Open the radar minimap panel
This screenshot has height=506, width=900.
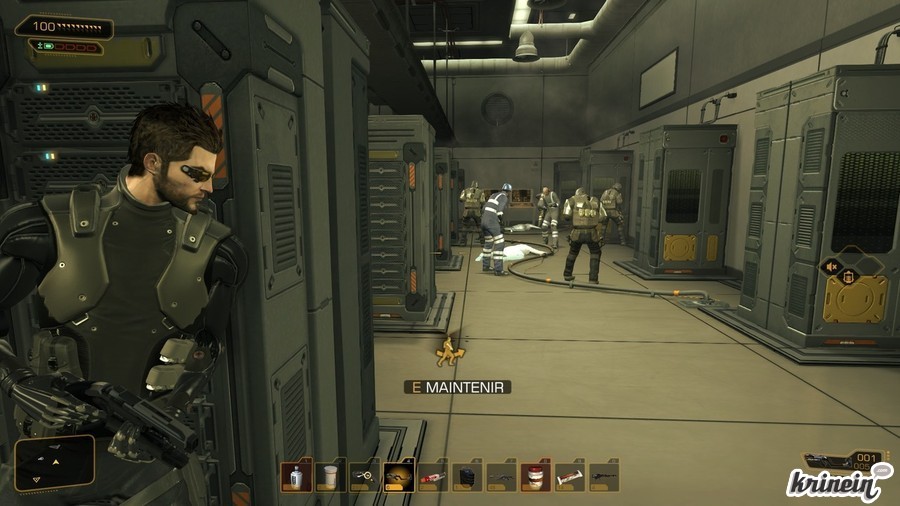(x=55, y=463)
